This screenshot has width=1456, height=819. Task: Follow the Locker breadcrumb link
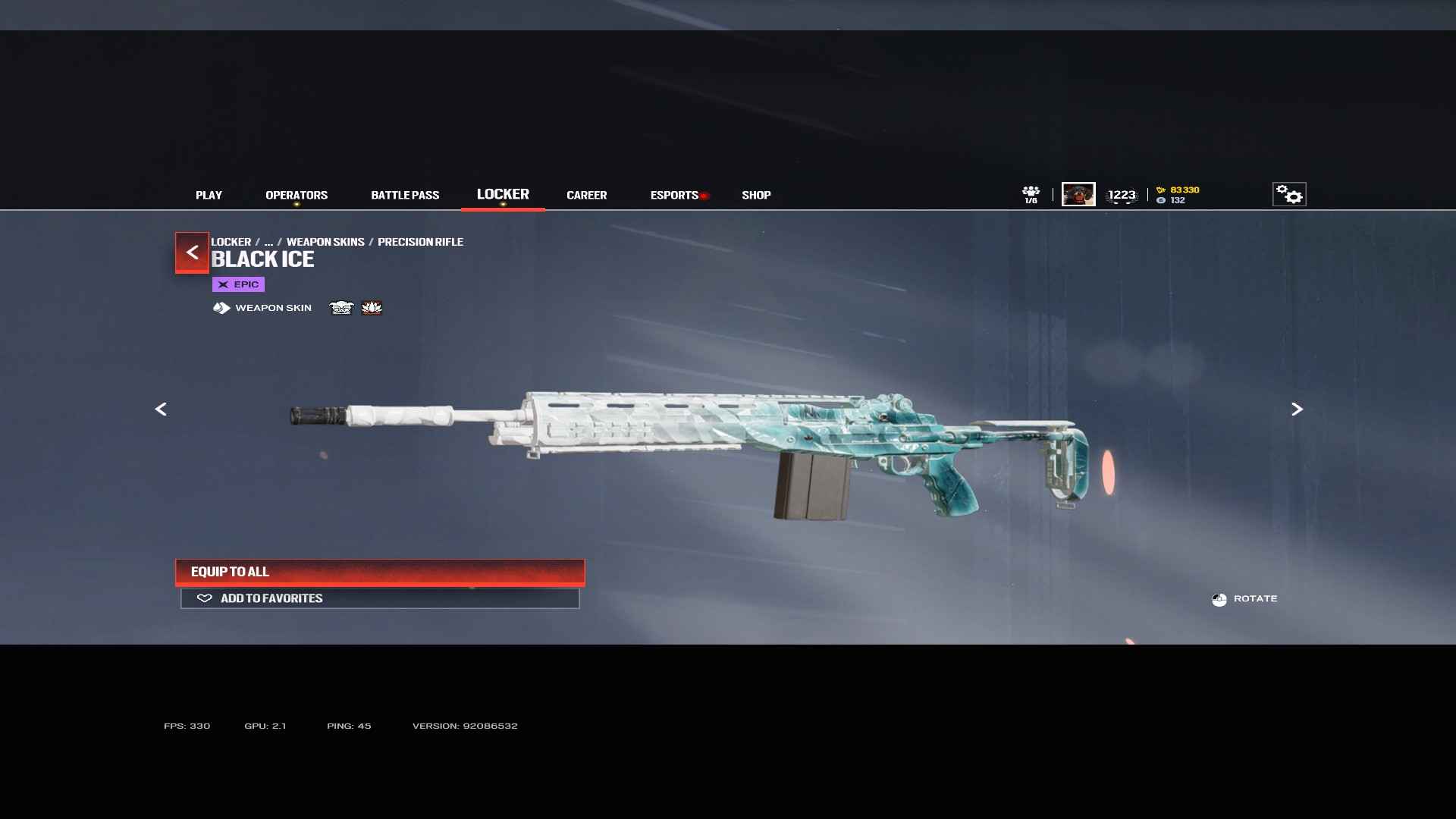click(231, 242)
